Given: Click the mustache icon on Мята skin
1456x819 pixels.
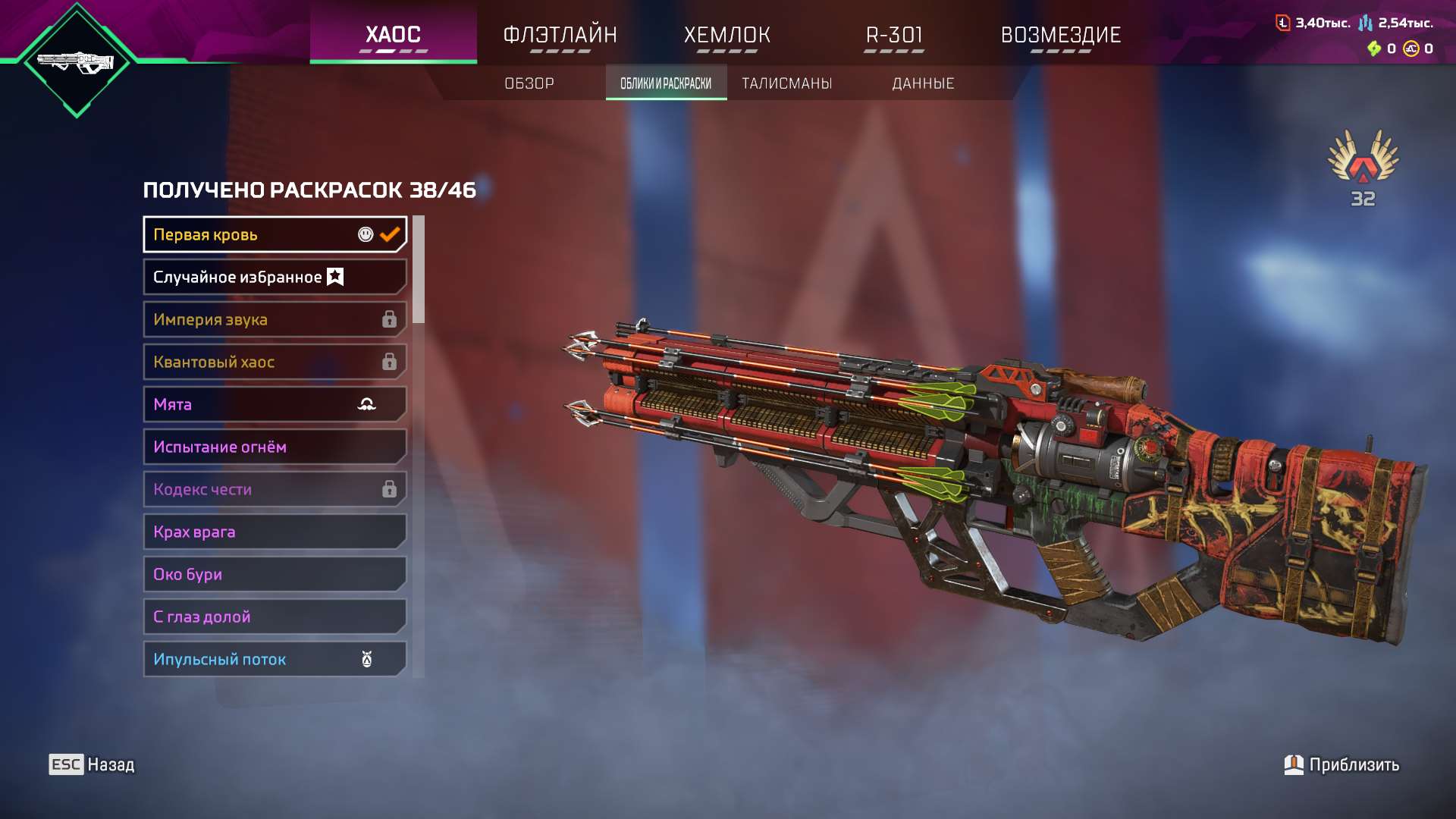Looking at the screenshot, I should coord(367,404).
